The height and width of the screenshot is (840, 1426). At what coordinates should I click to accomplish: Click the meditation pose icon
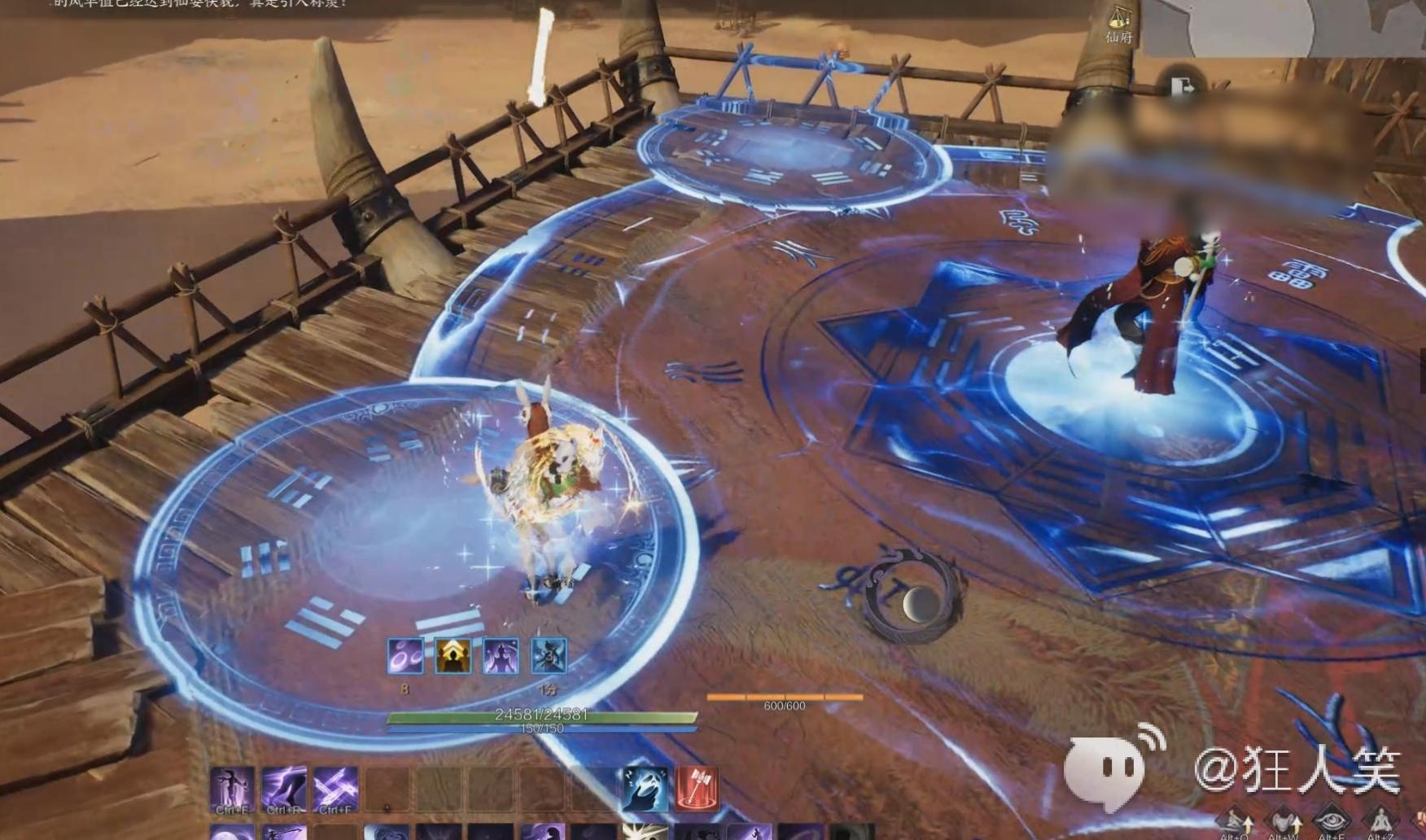point(1380,820)
